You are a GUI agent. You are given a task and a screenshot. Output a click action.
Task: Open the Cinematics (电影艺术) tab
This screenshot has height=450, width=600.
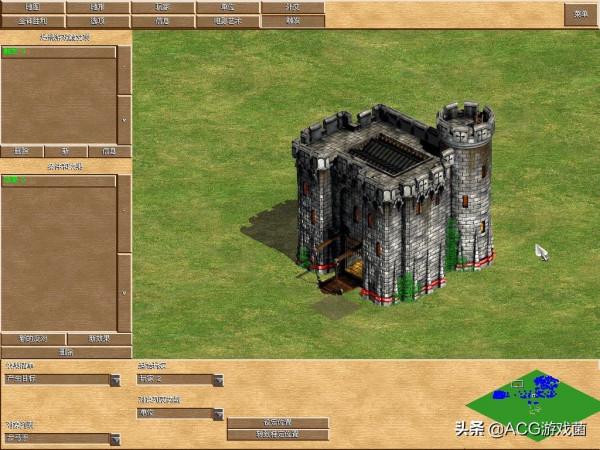(227, 20)
